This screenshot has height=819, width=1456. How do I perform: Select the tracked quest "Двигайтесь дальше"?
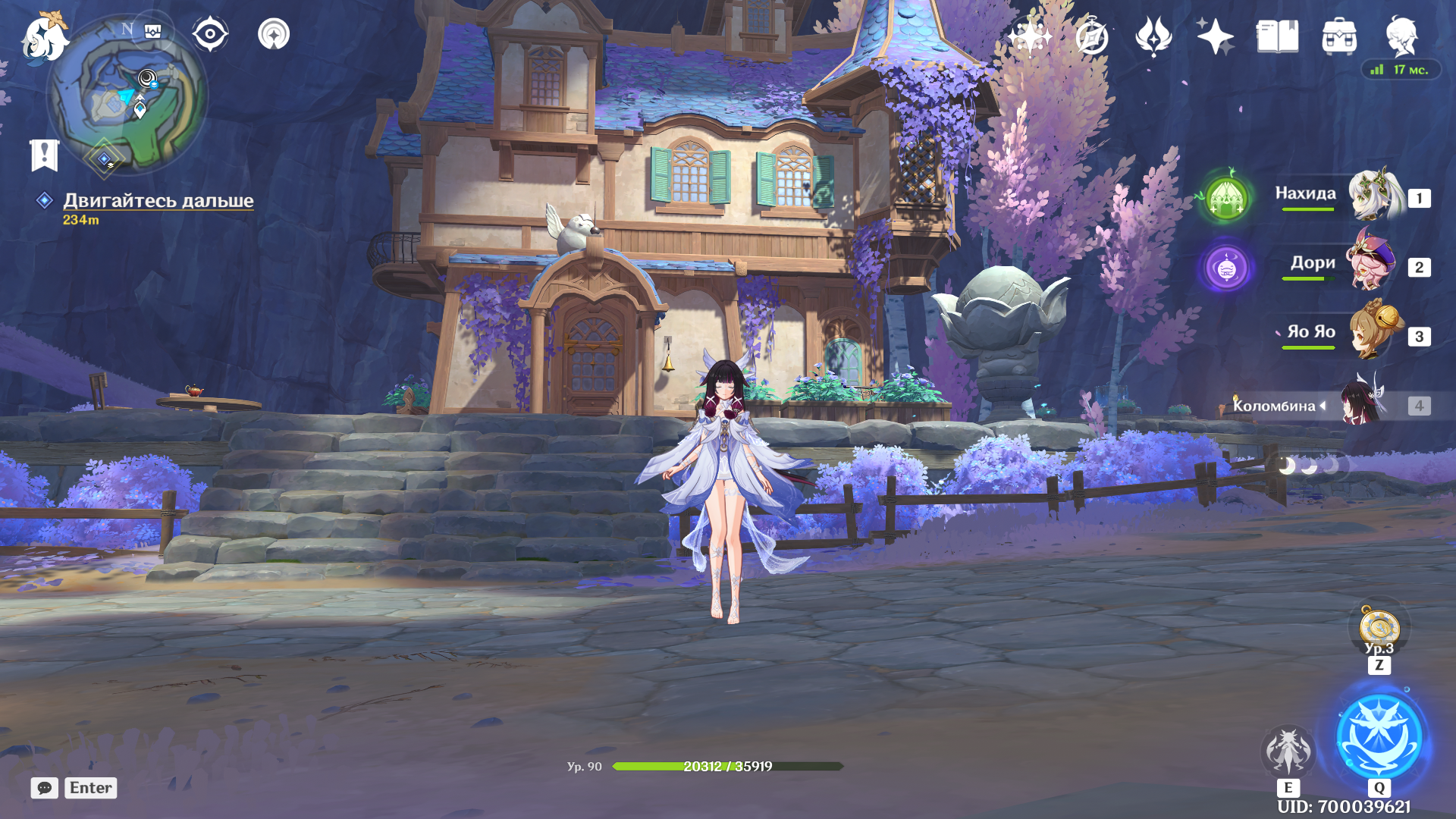(x=158, y=201)
